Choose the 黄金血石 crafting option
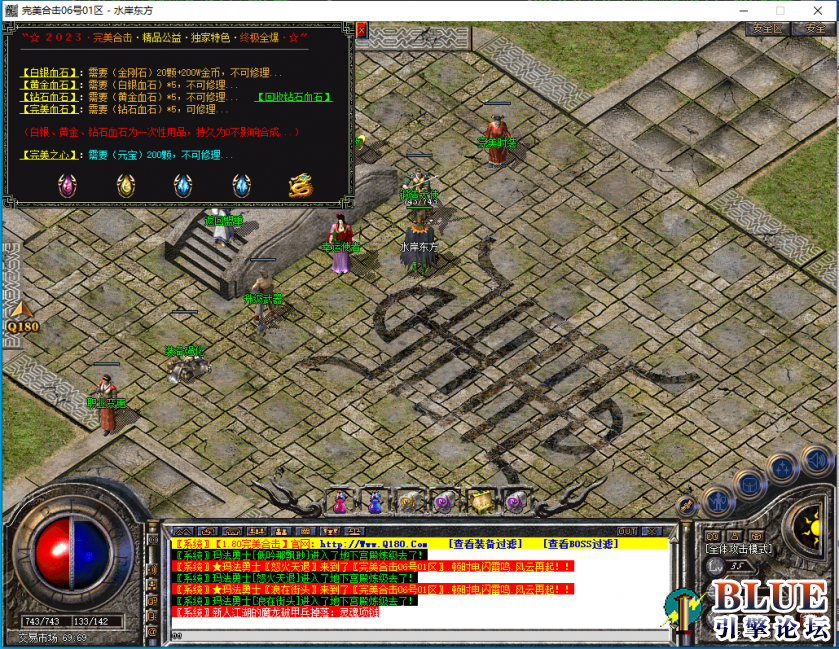The height and width of the screenshot is (649, 839). pyautogui.click(x=50, y=86)
